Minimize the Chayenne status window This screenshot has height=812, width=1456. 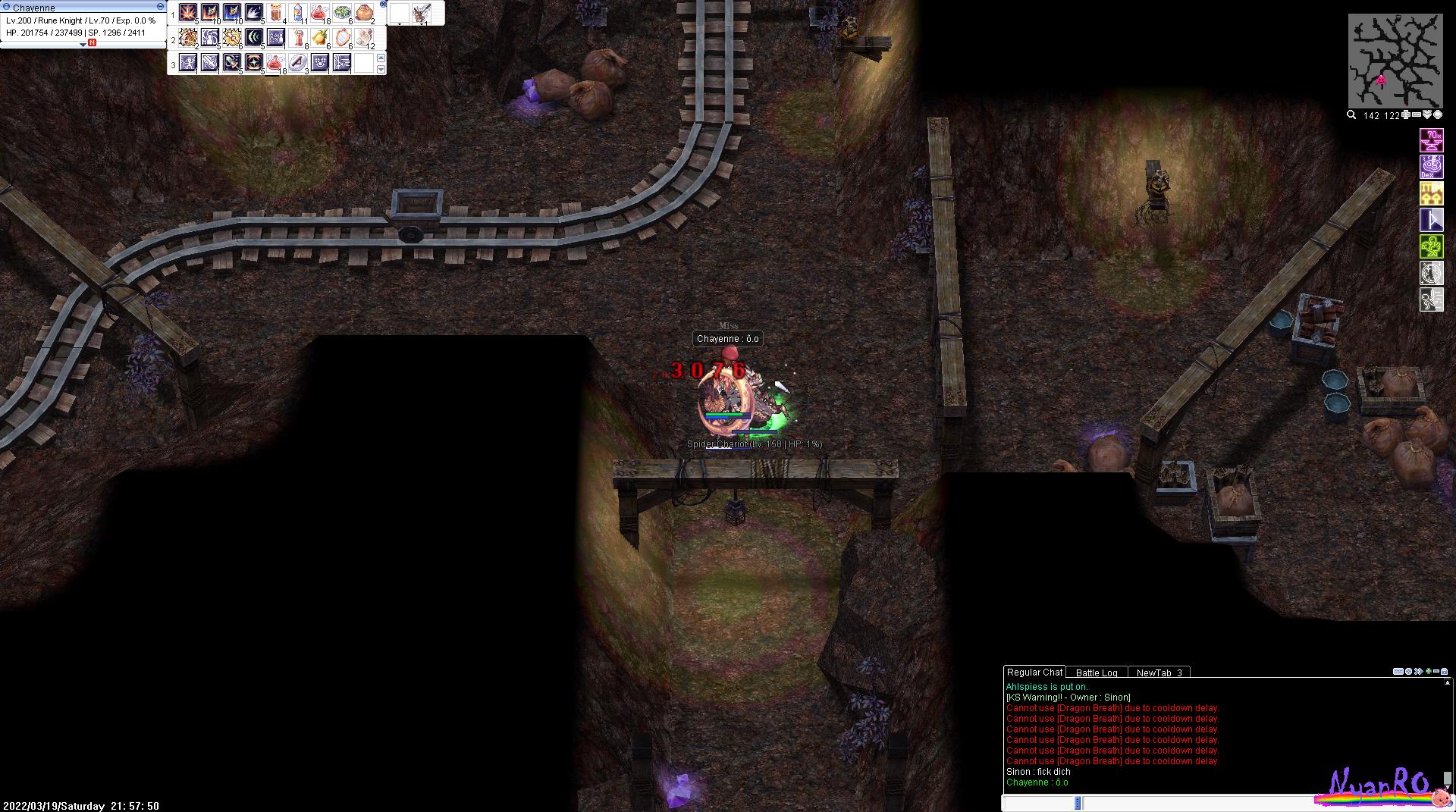(x=160, y=6)
